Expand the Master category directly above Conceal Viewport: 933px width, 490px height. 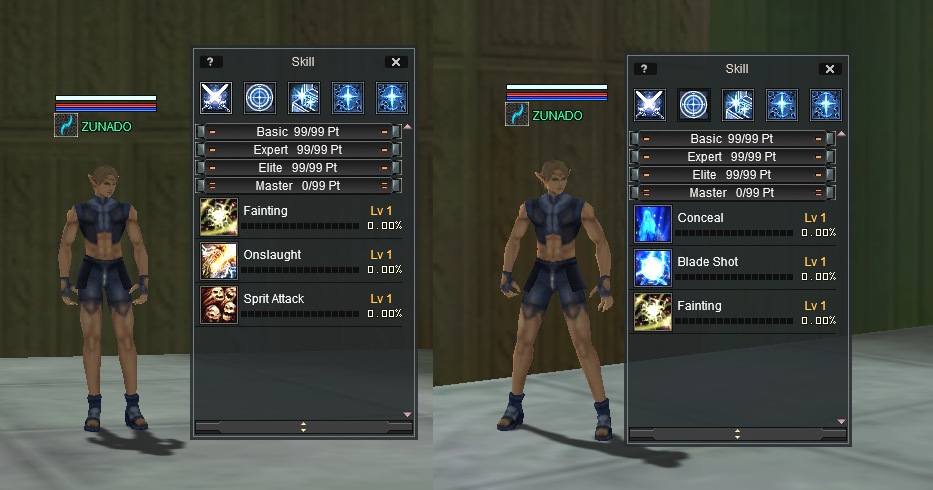click(x=734, y=192)
